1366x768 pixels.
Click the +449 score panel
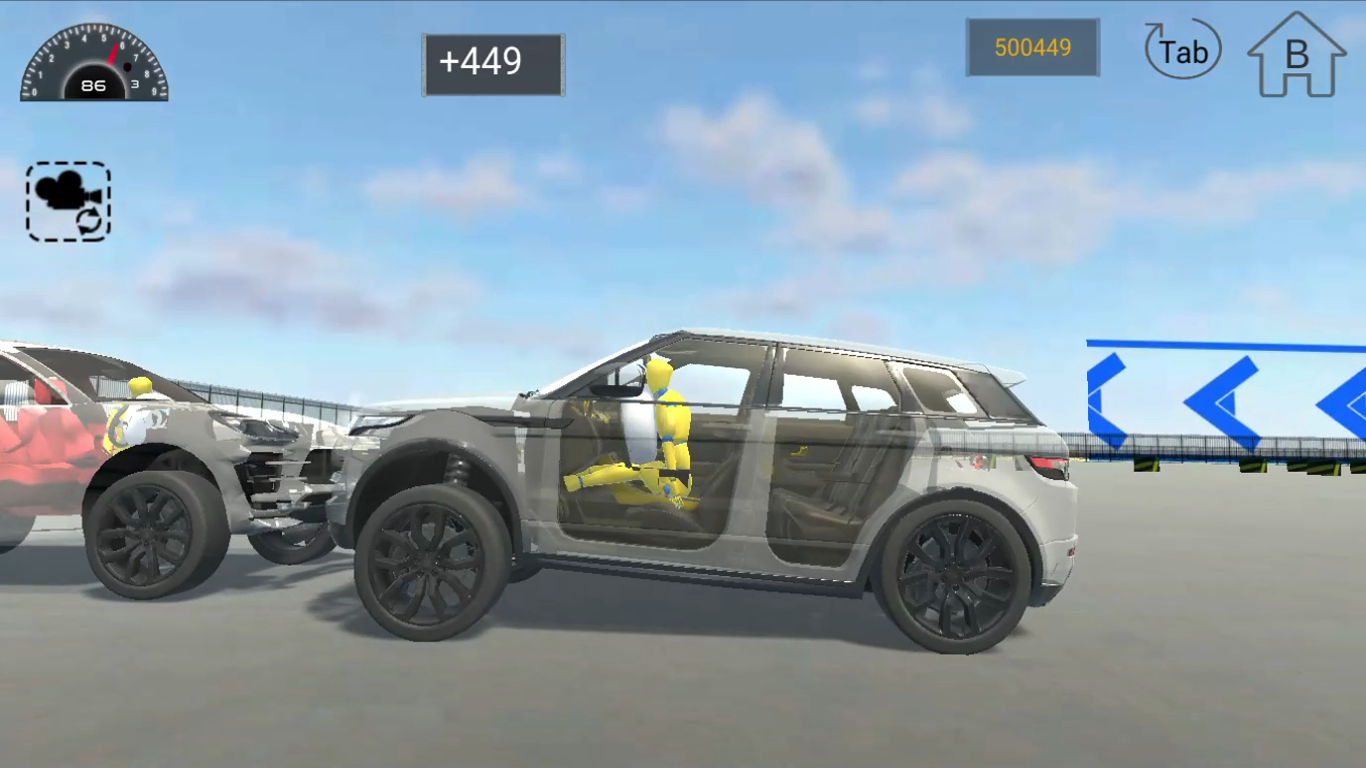tap(492, 60)
